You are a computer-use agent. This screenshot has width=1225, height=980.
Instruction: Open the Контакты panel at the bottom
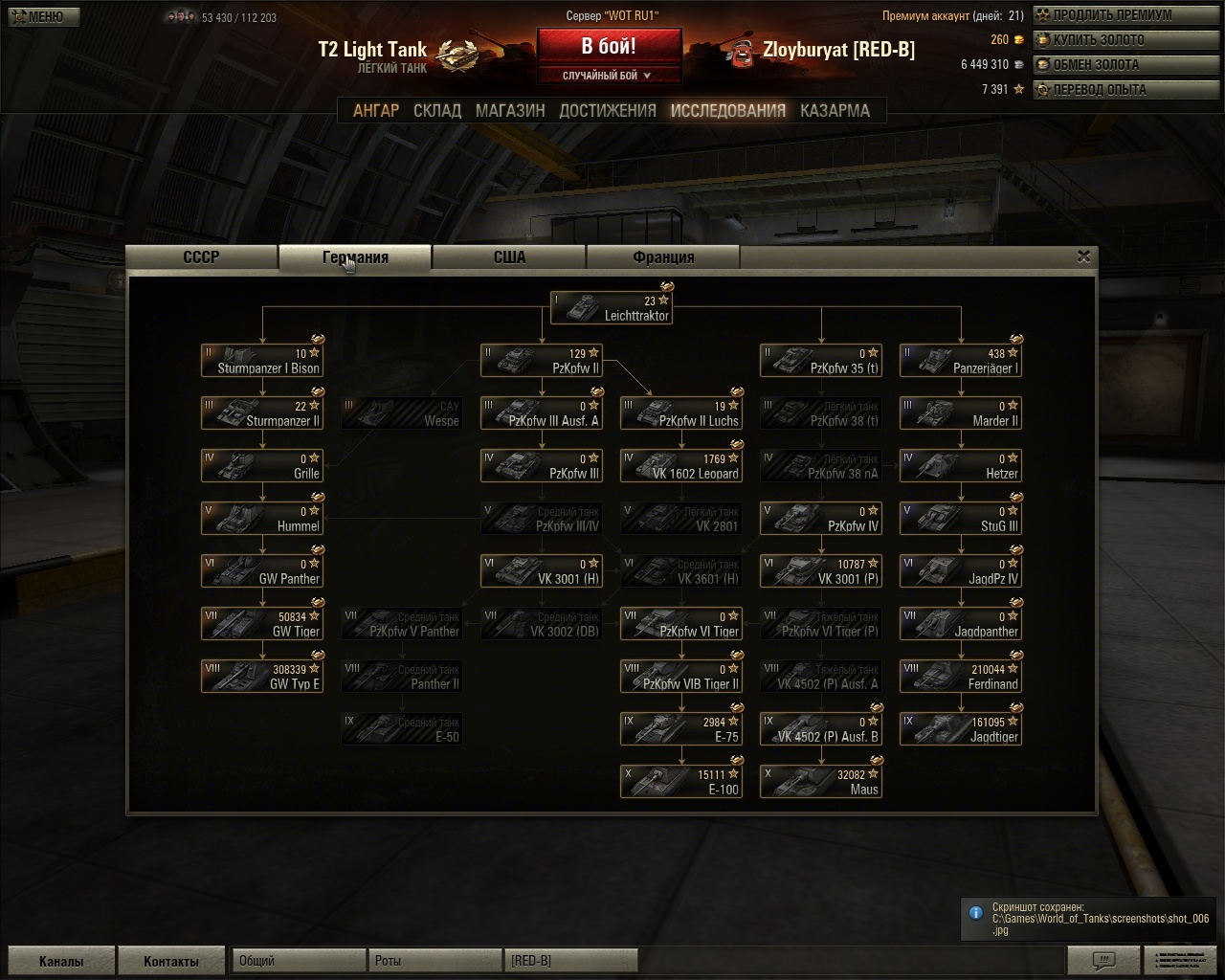(x=172, y=959)
